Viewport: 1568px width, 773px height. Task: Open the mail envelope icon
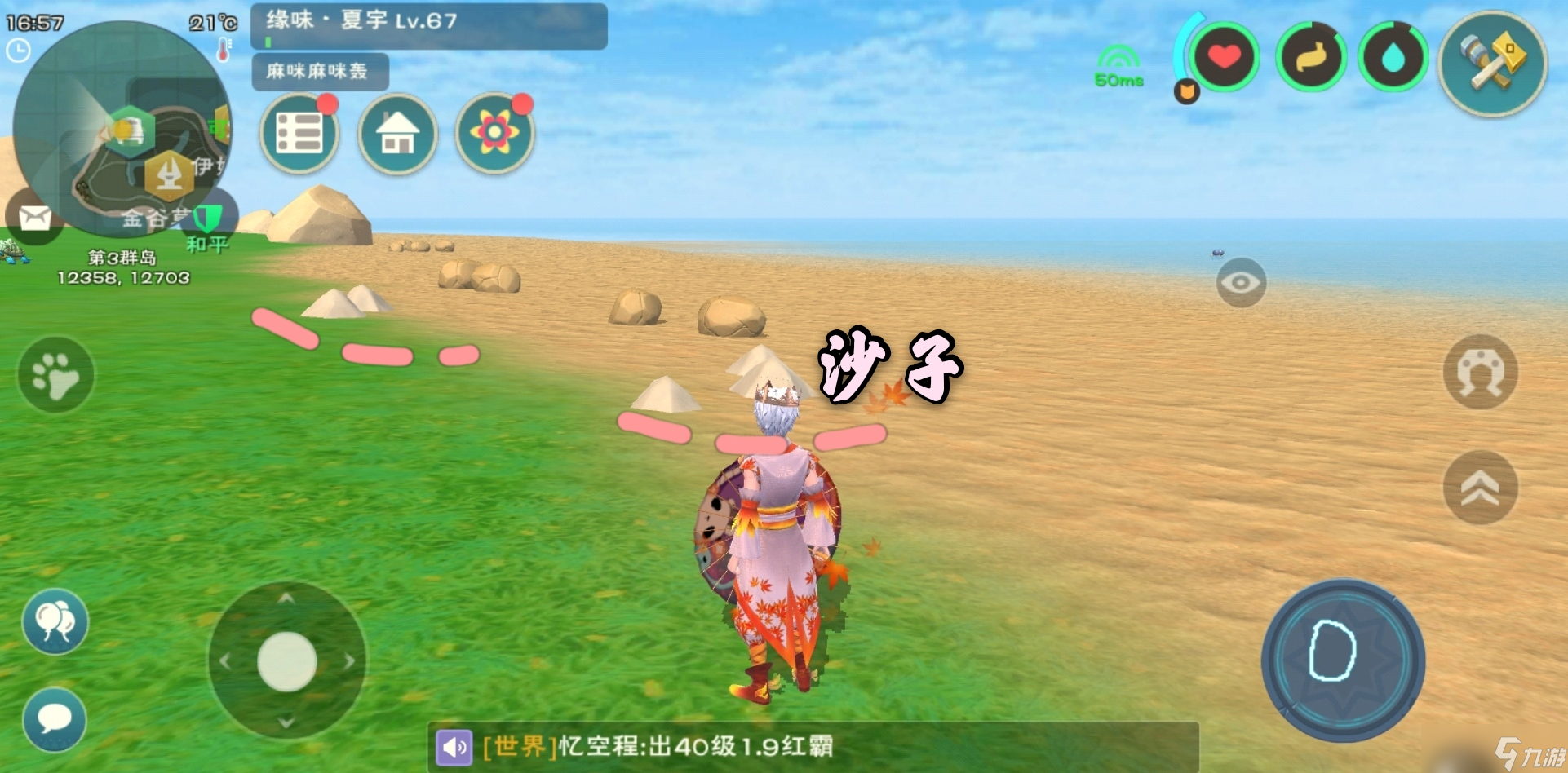pyautogui.click(x=34, y=218)
